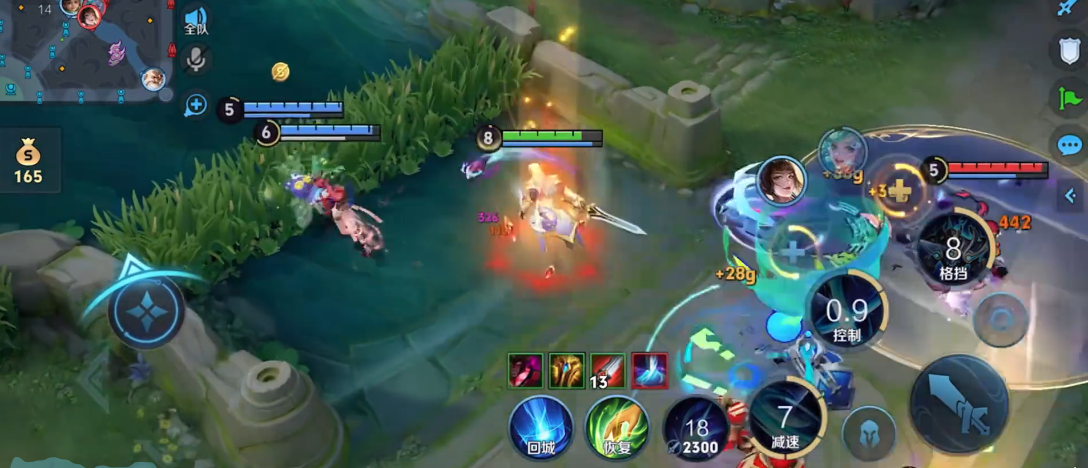Image resolution: width=1088 pixels, height=468 pixels.
Task: Toggle the microphone mute button
Action: point(196,61)
